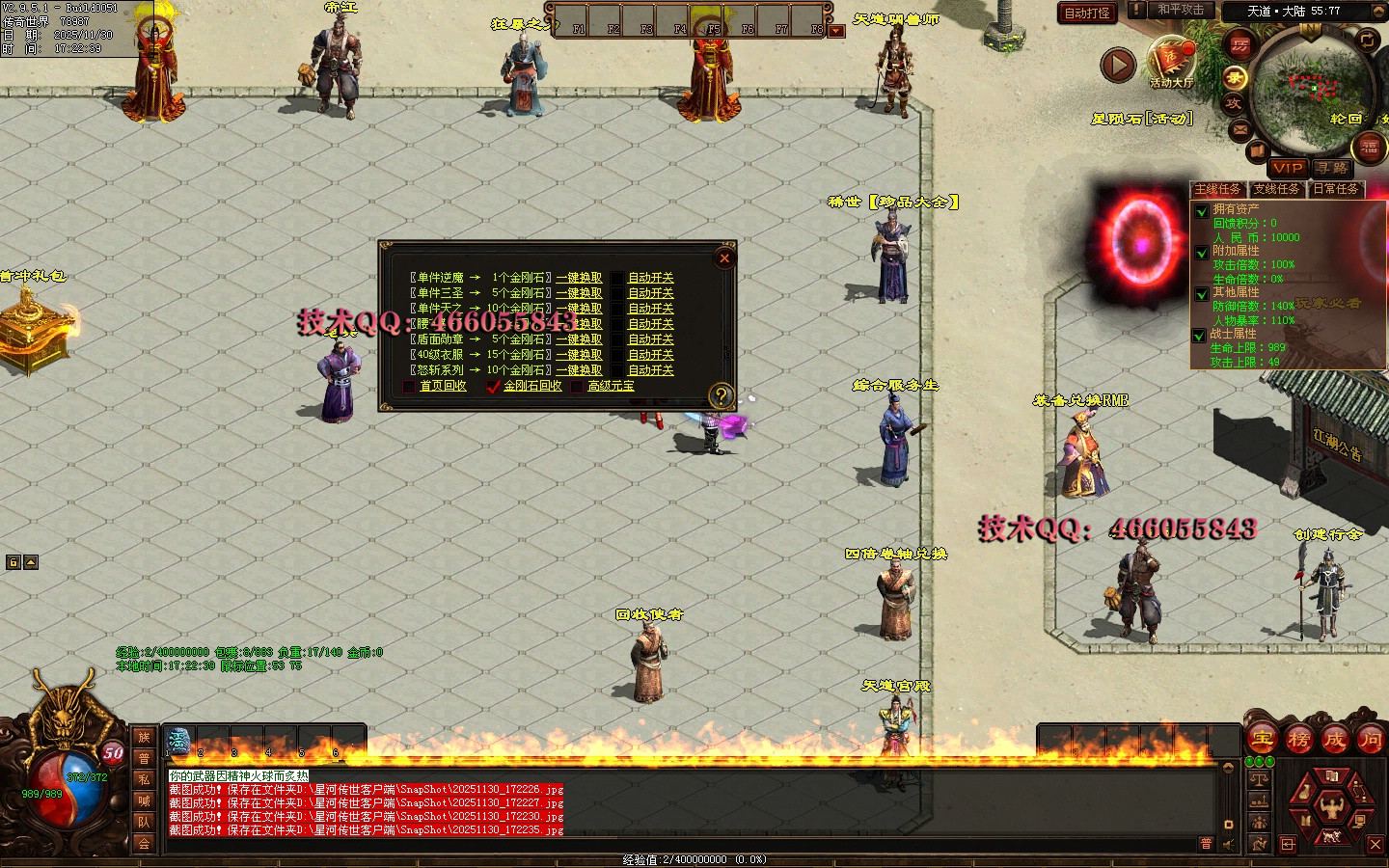This screenshot has height=868, width=1389.
Task: Open the 活动大厅 activity hall
Action: point(1171,62)
